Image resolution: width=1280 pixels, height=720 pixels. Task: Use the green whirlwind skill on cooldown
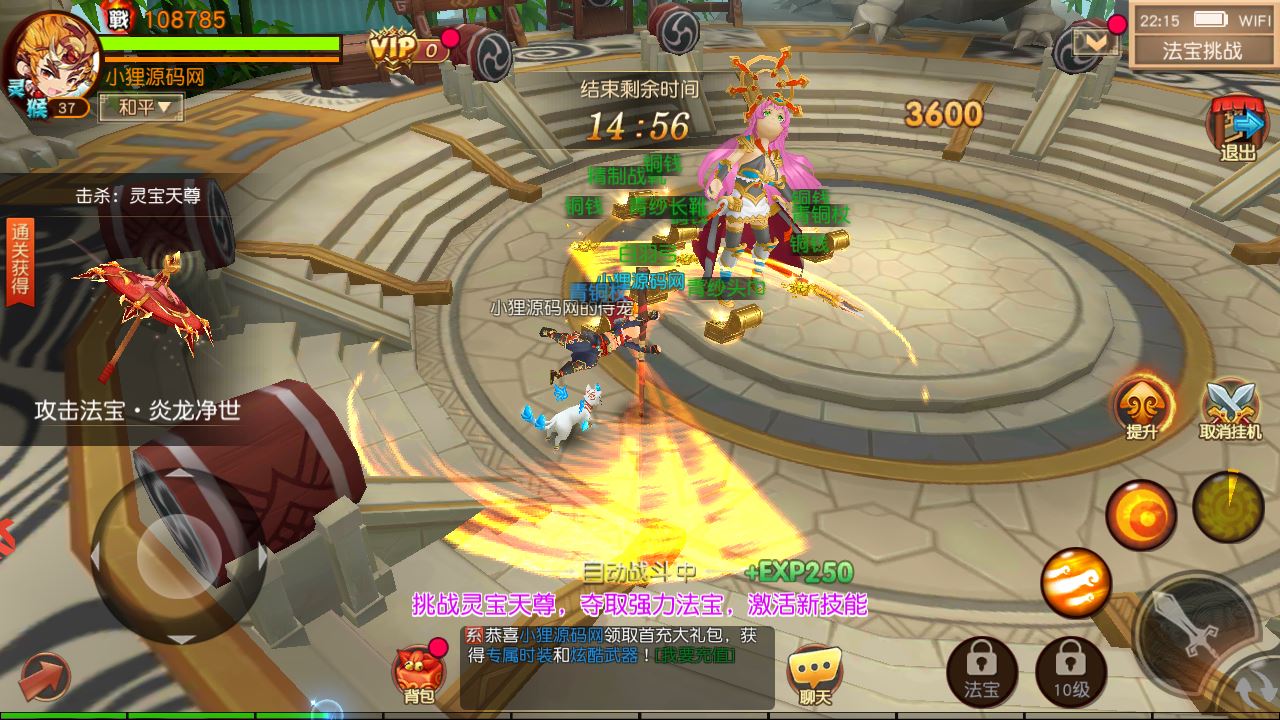pyautogui.click(x=1228, y=503)
